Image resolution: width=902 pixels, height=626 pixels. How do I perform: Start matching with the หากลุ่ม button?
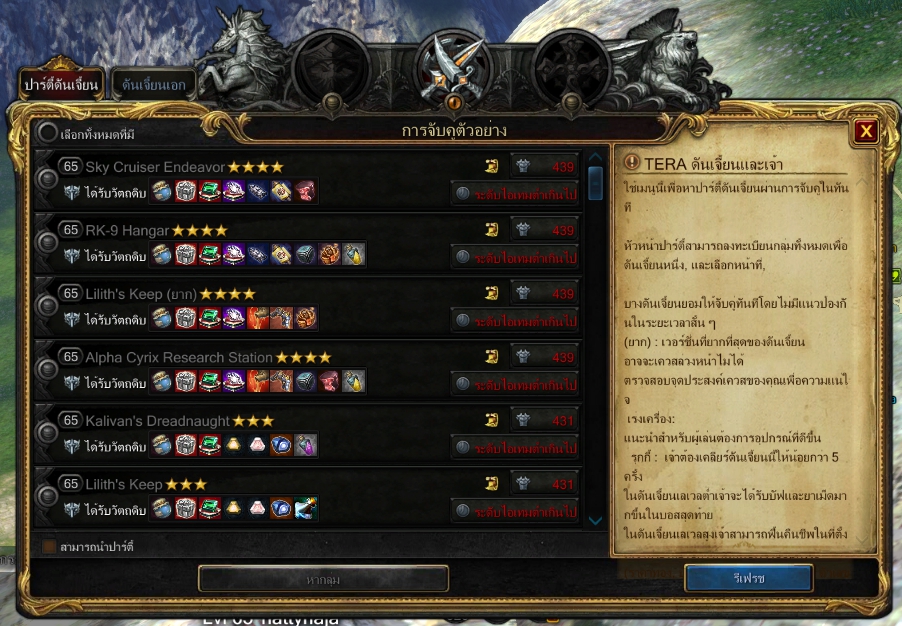(x=323, y=579)
